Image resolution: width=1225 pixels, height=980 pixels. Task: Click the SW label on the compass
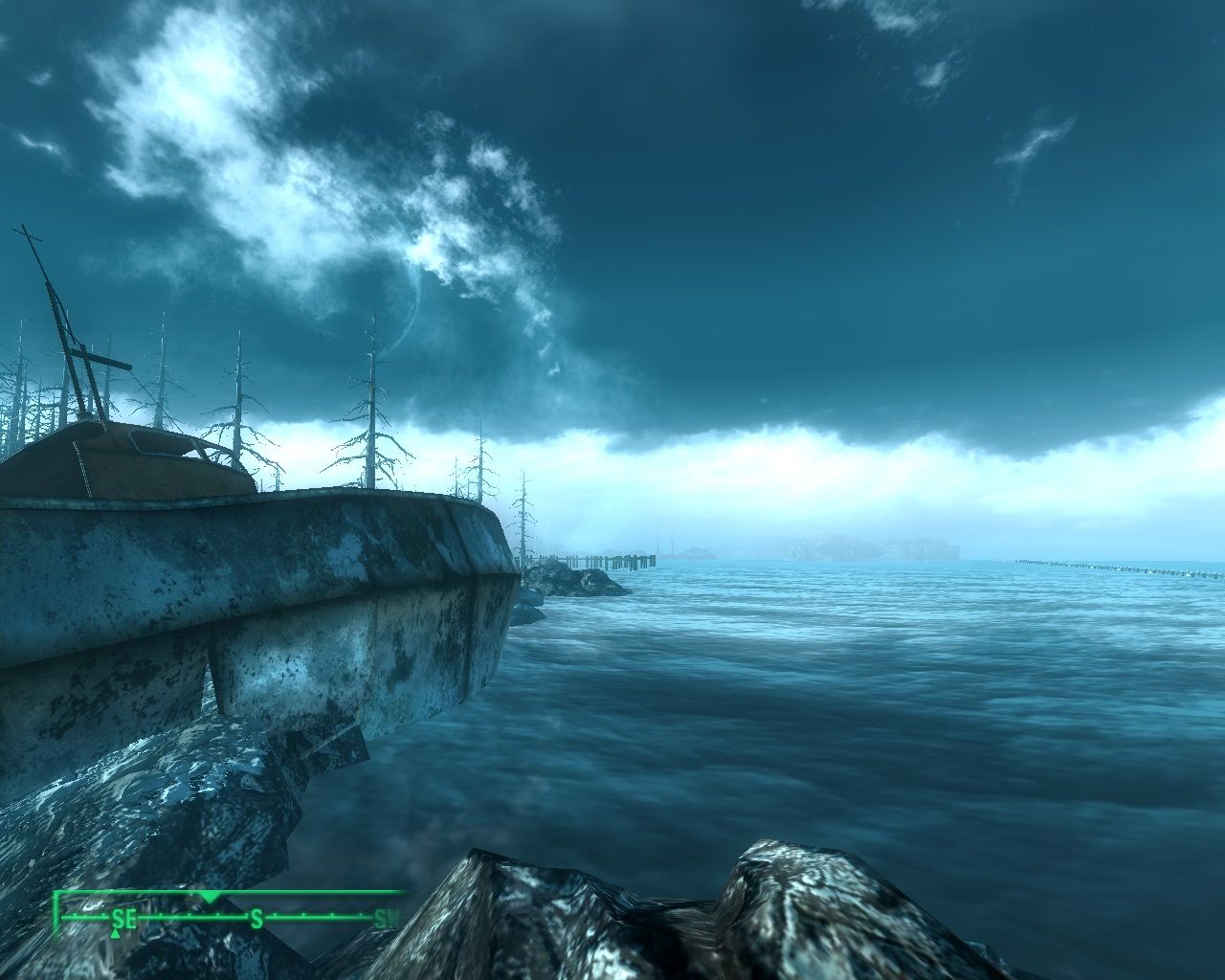pyautogui.click(x=387, y=919)
